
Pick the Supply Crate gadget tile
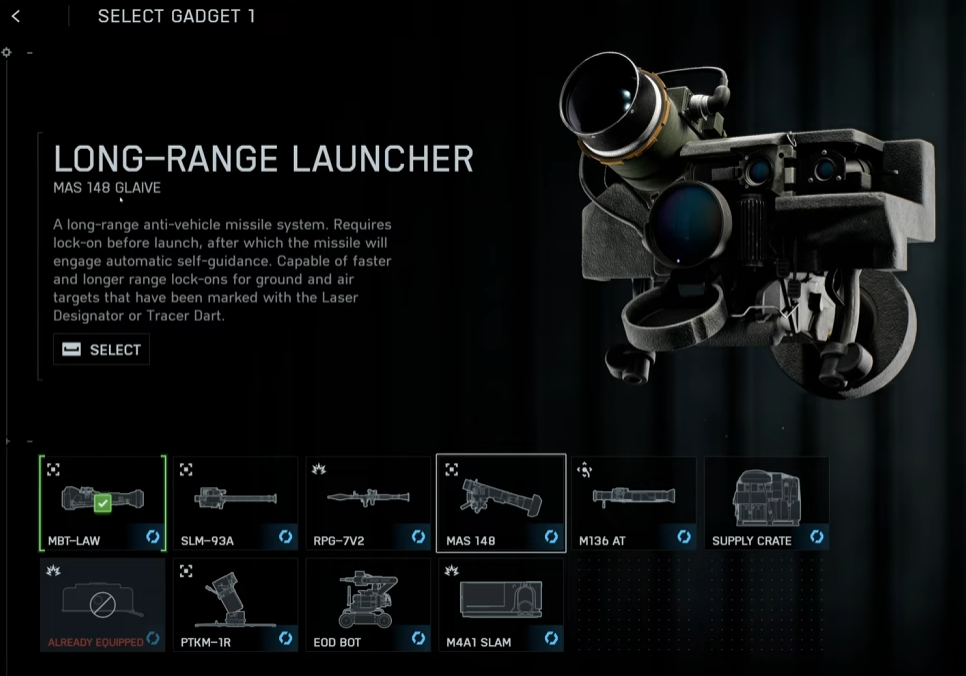tap(767, 504)
